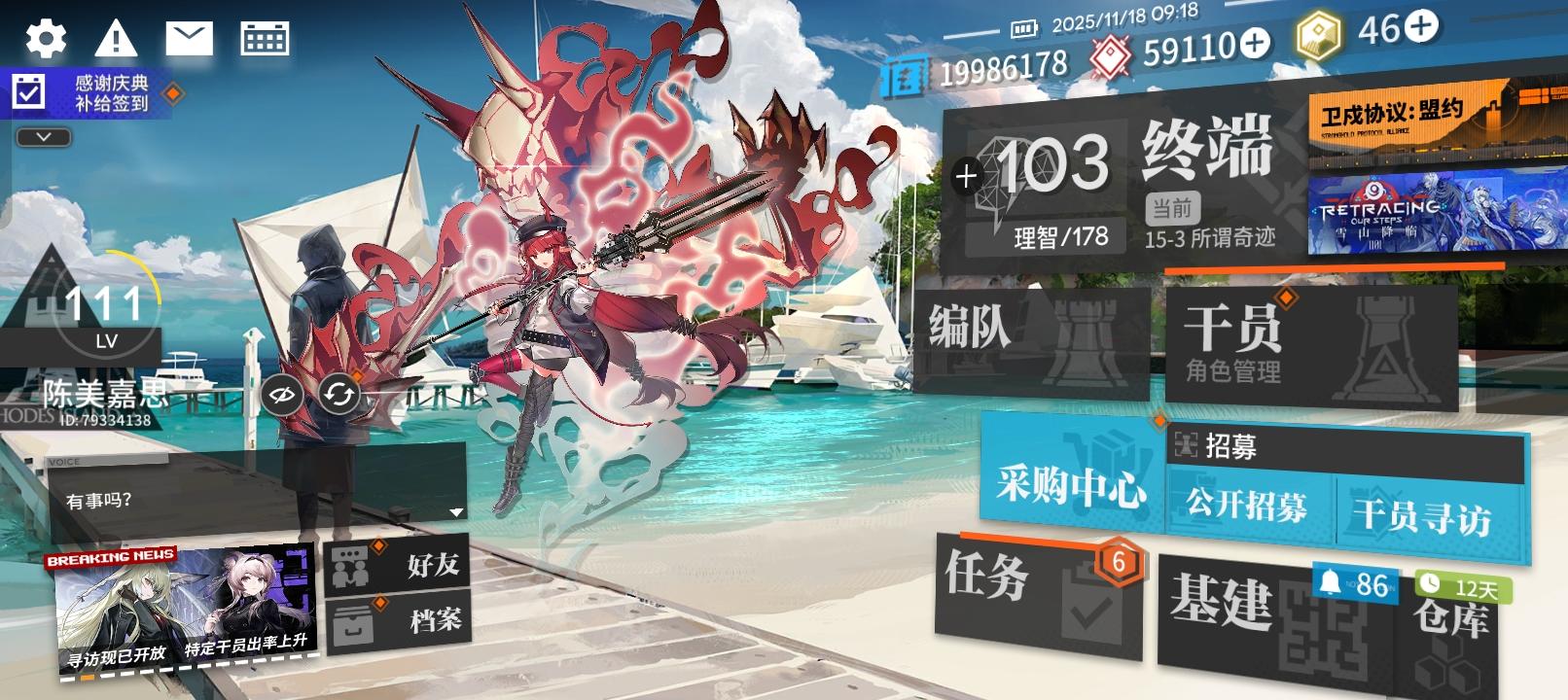The image size is (1568, 700).
Task: Enter the 终端 terminal menu
Action: [x=1206, y=151]
